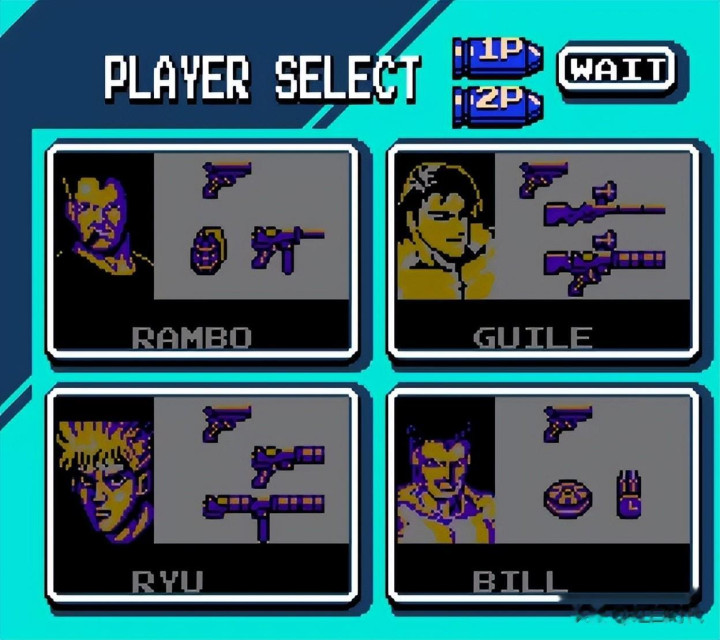The image size is (720, 640).
Task: Click Guile's portrait
Action: pyautogui.click(x=442, y=229)
